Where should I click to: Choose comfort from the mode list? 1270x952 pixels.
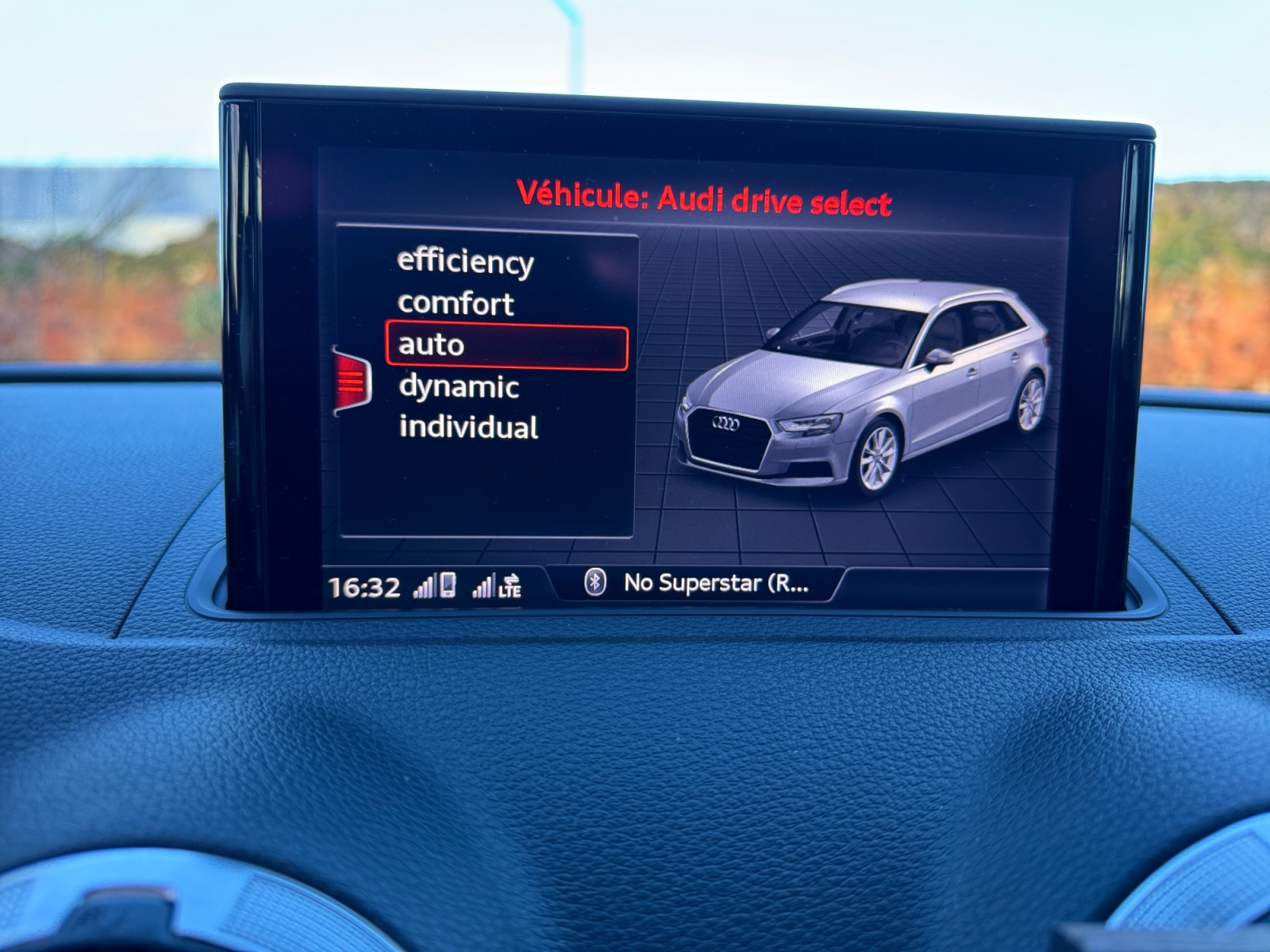pyautogui.click(x=456, y=303)
